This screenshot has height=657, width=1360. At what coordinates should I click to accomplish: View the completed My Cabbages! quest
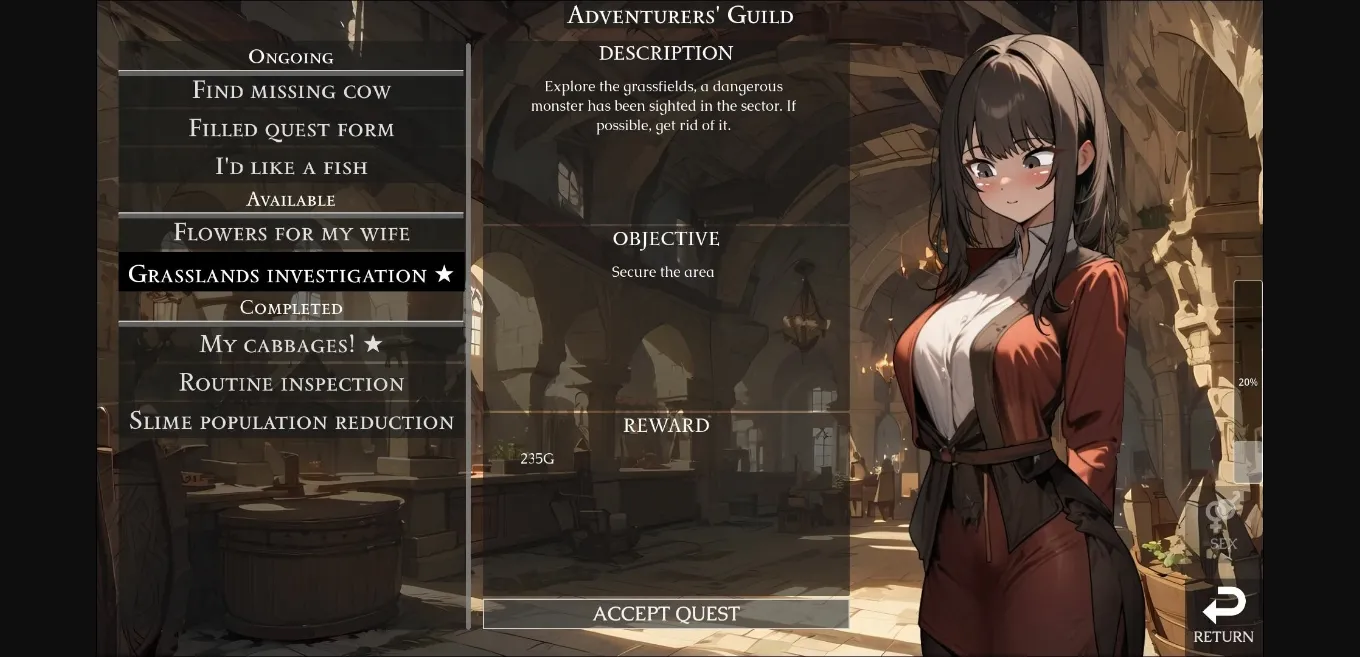[291, 344]
